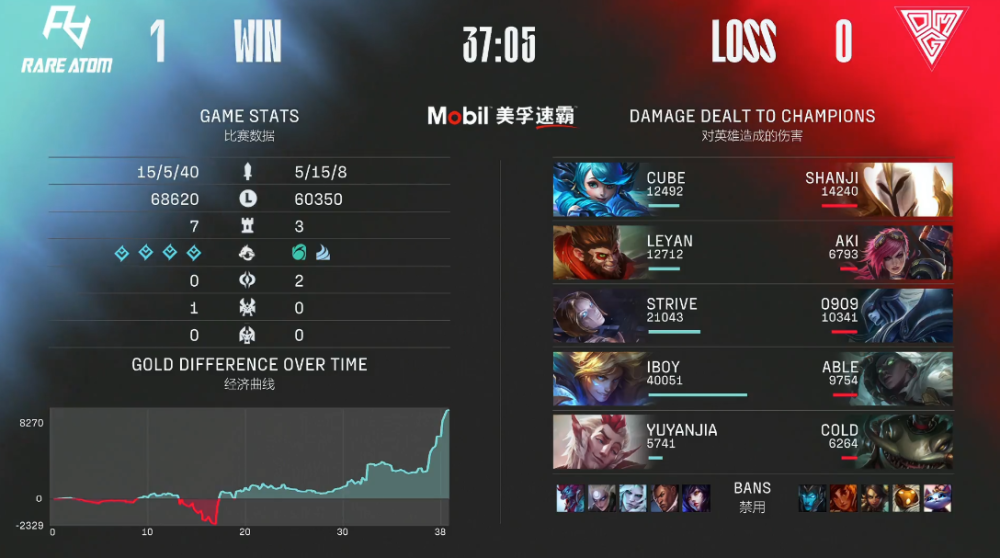Viewport: 1000px width, 558px height.
Task: Choose 0909's champion portrait
Action: (908, 315)
